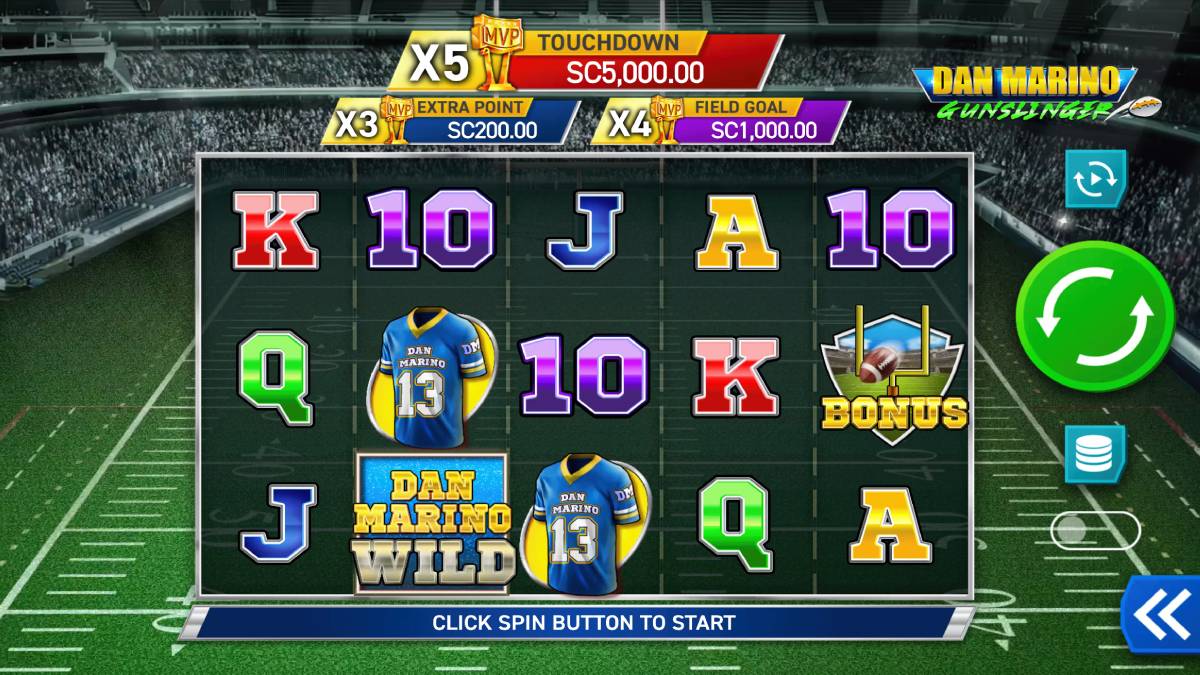Expand the double-arrow side panel
This screenshot has width=1200, height=675.
(1160, 612)
